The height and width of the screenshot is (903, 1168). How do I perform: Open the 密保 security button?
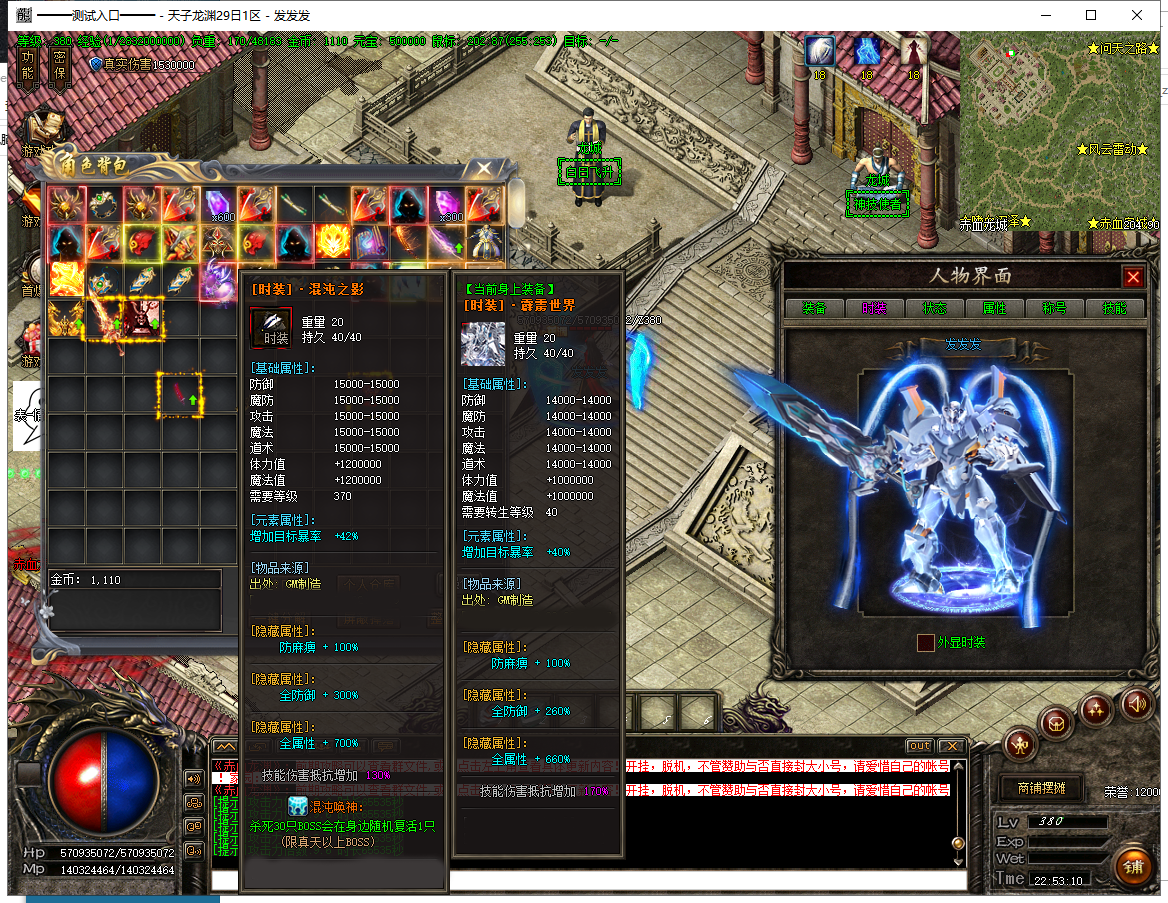(x=59, y=66)
